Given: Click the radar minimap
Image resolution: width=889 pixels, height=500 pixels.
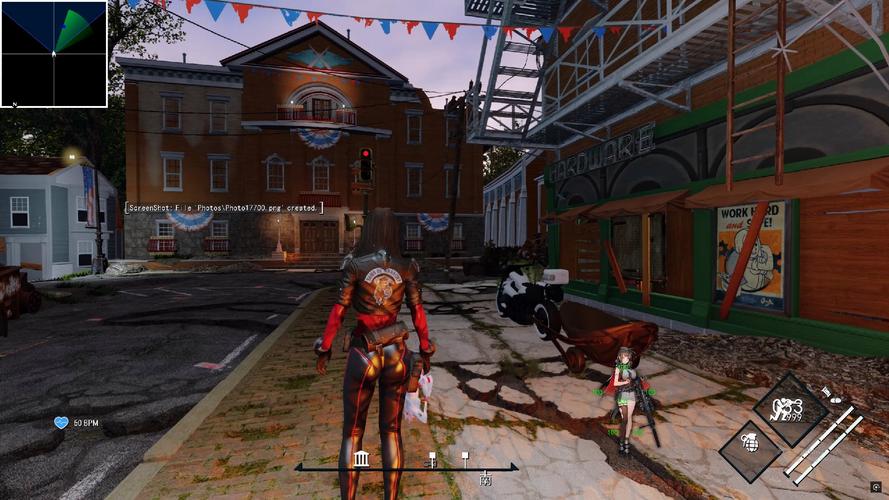Looking at the screenshot, I should click(54, 54).
